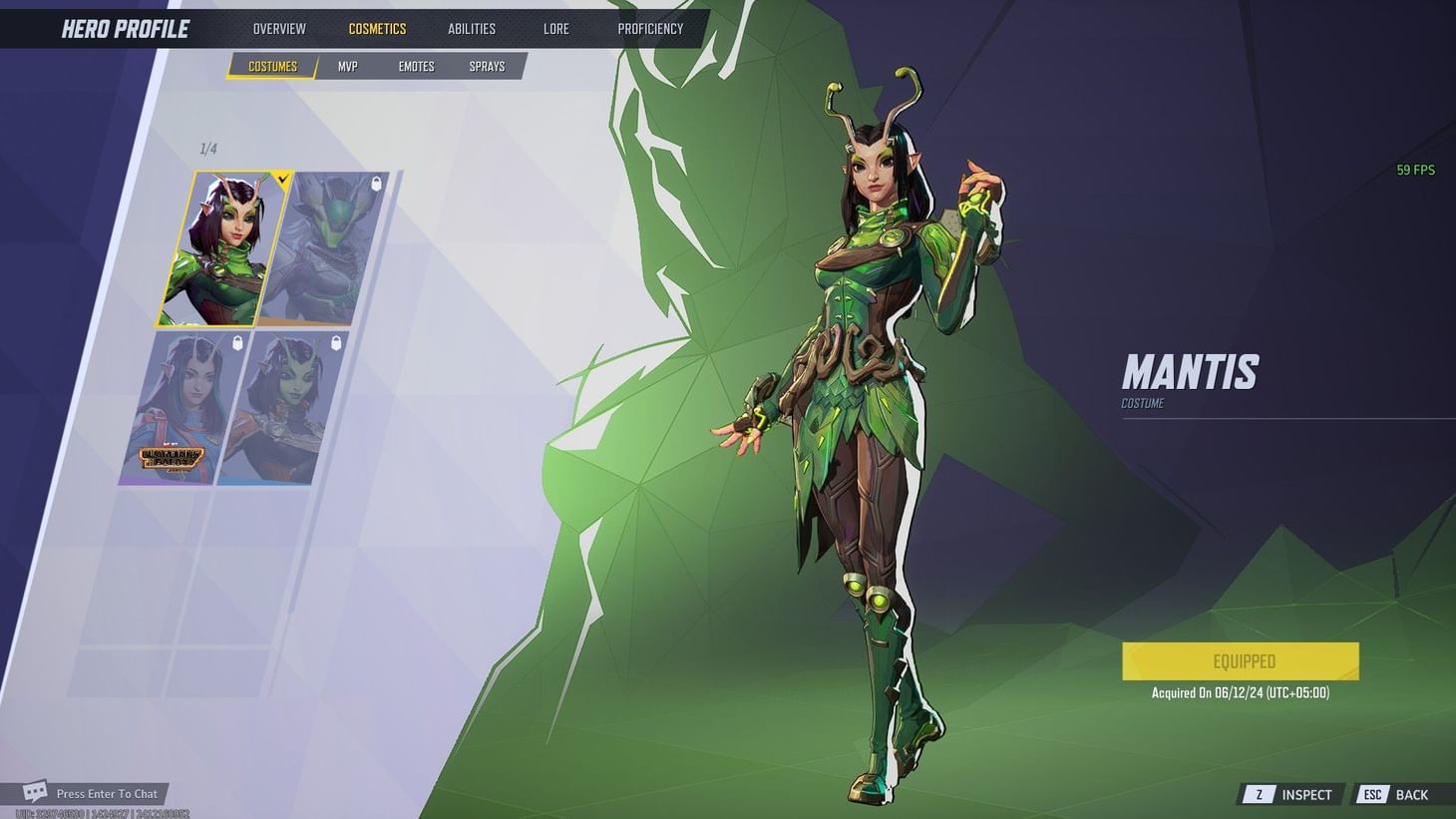Switch to the Overview tab

coord(278,28)
